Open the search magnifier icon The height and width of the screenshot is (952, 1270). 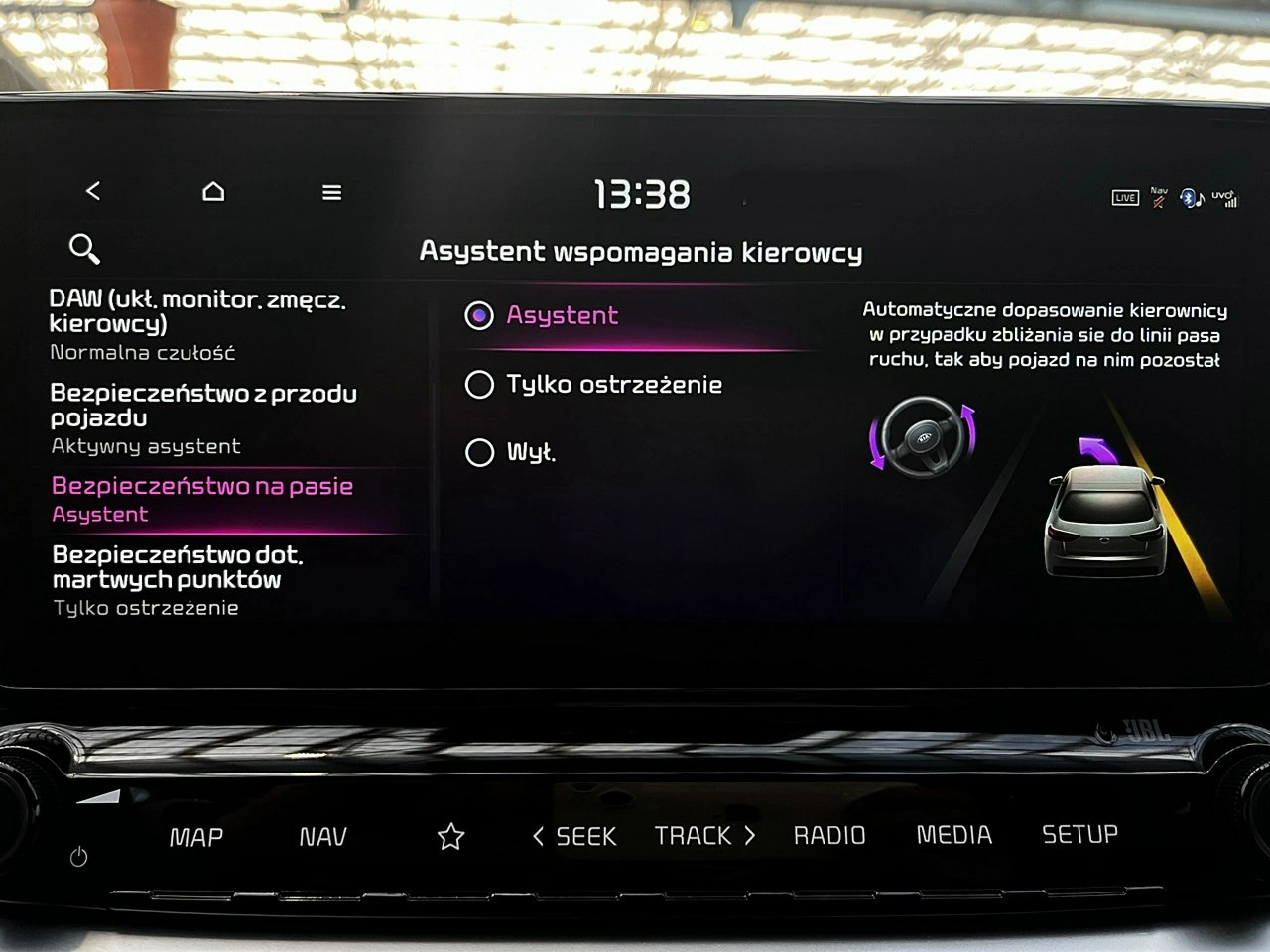83,249
